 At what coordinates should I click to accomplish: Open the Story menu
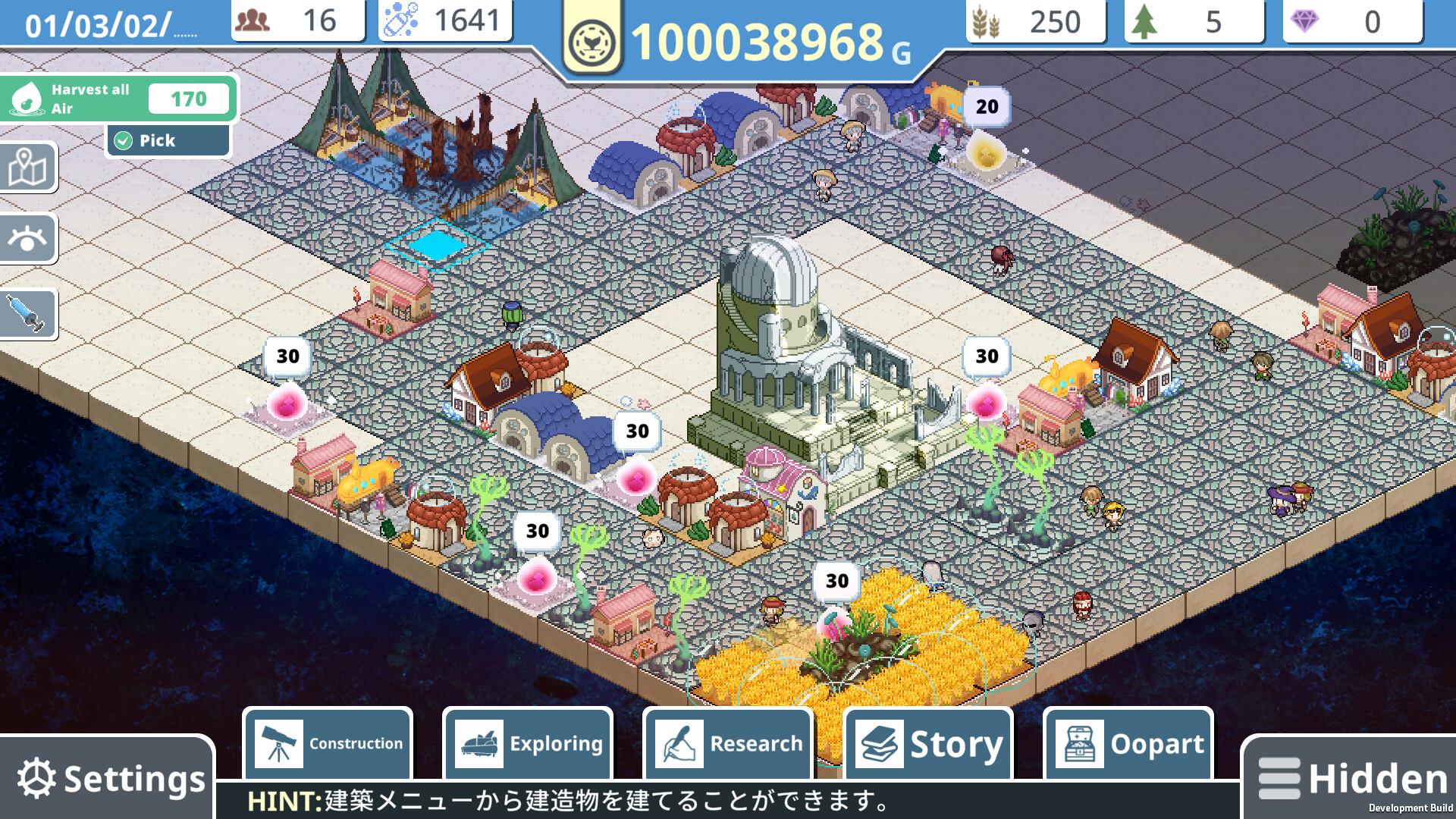[x=928, y=744]
